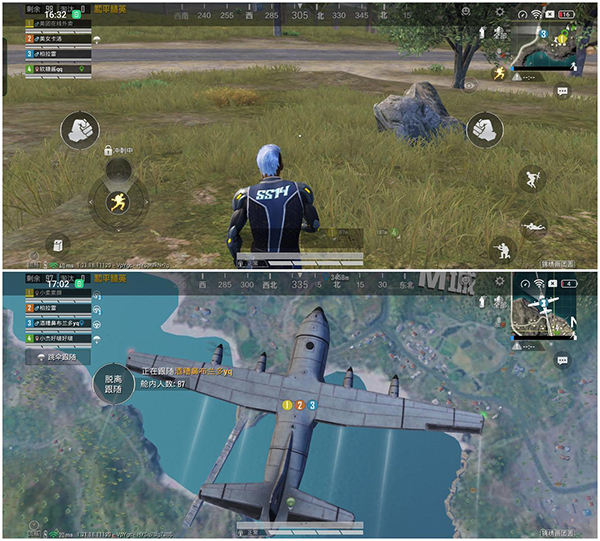Tap the right fist punch button
This screenshot has width=600, height=541.
coord(484,129)
